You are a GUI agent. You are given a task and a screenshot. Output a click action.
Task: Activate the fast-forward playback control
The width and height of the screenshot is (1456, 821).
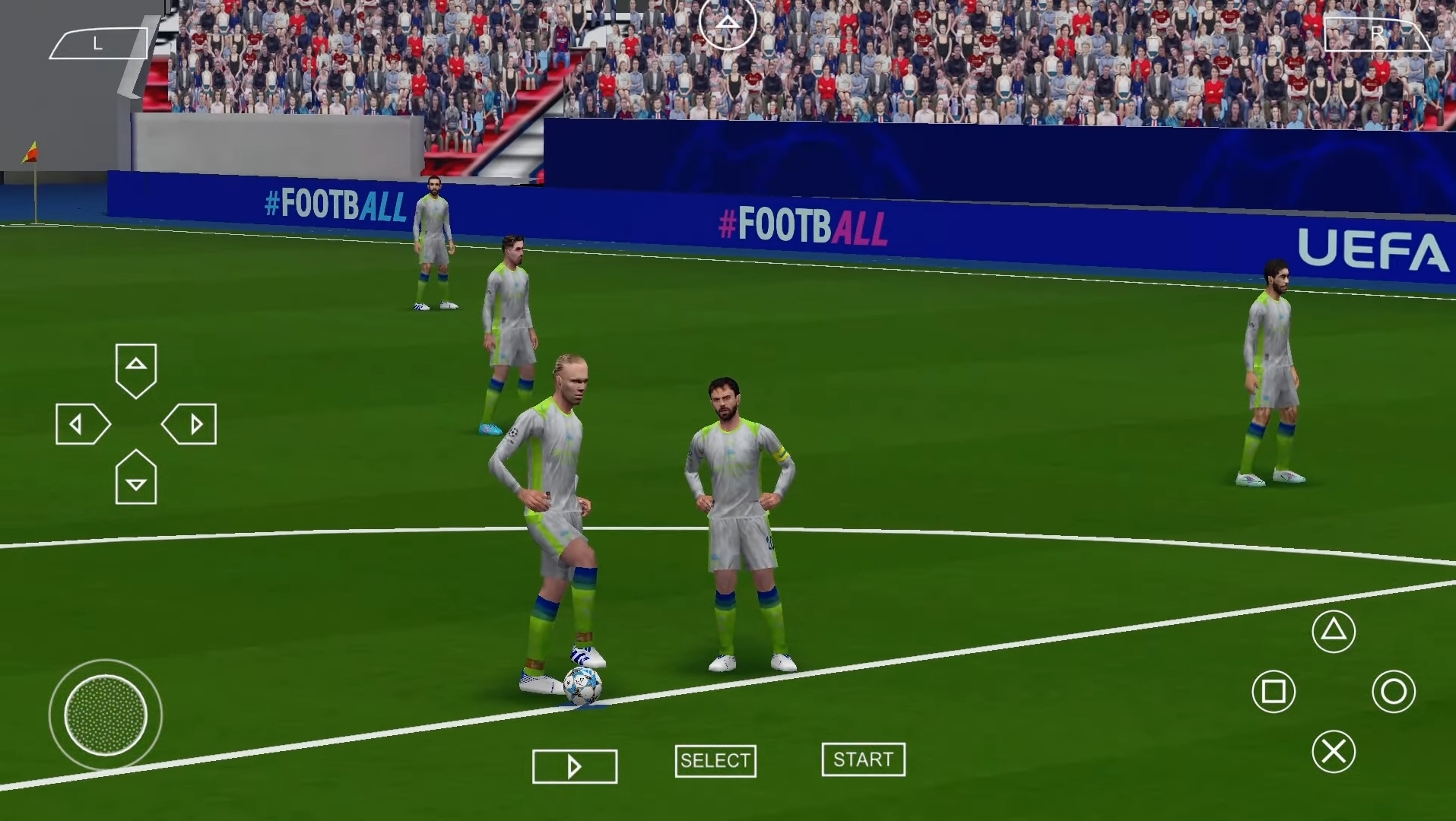click(574, 766)
